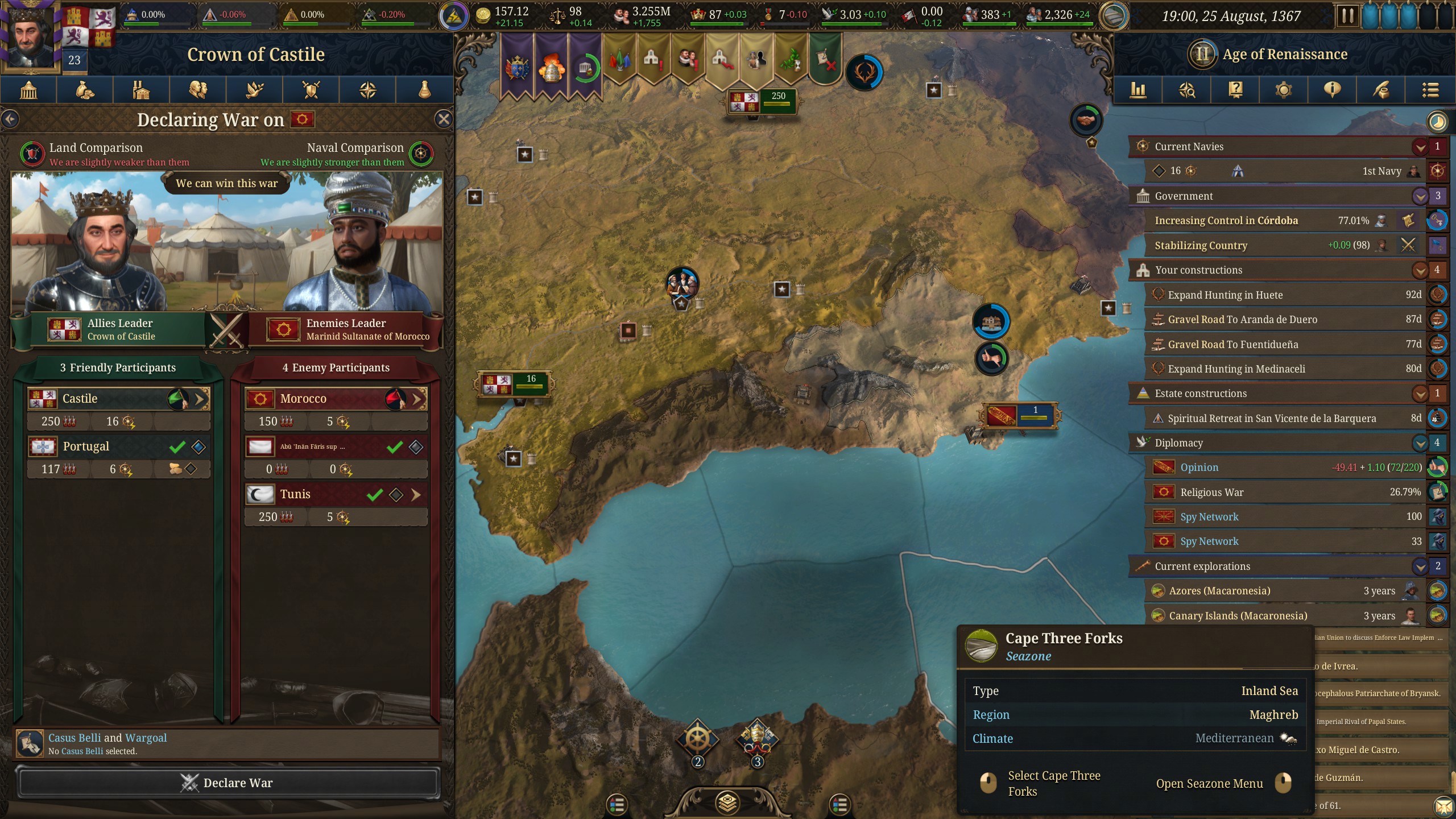
Task: Open the in-game settings gear icon
Action: pyautogui.click(x=1284, y=90)
